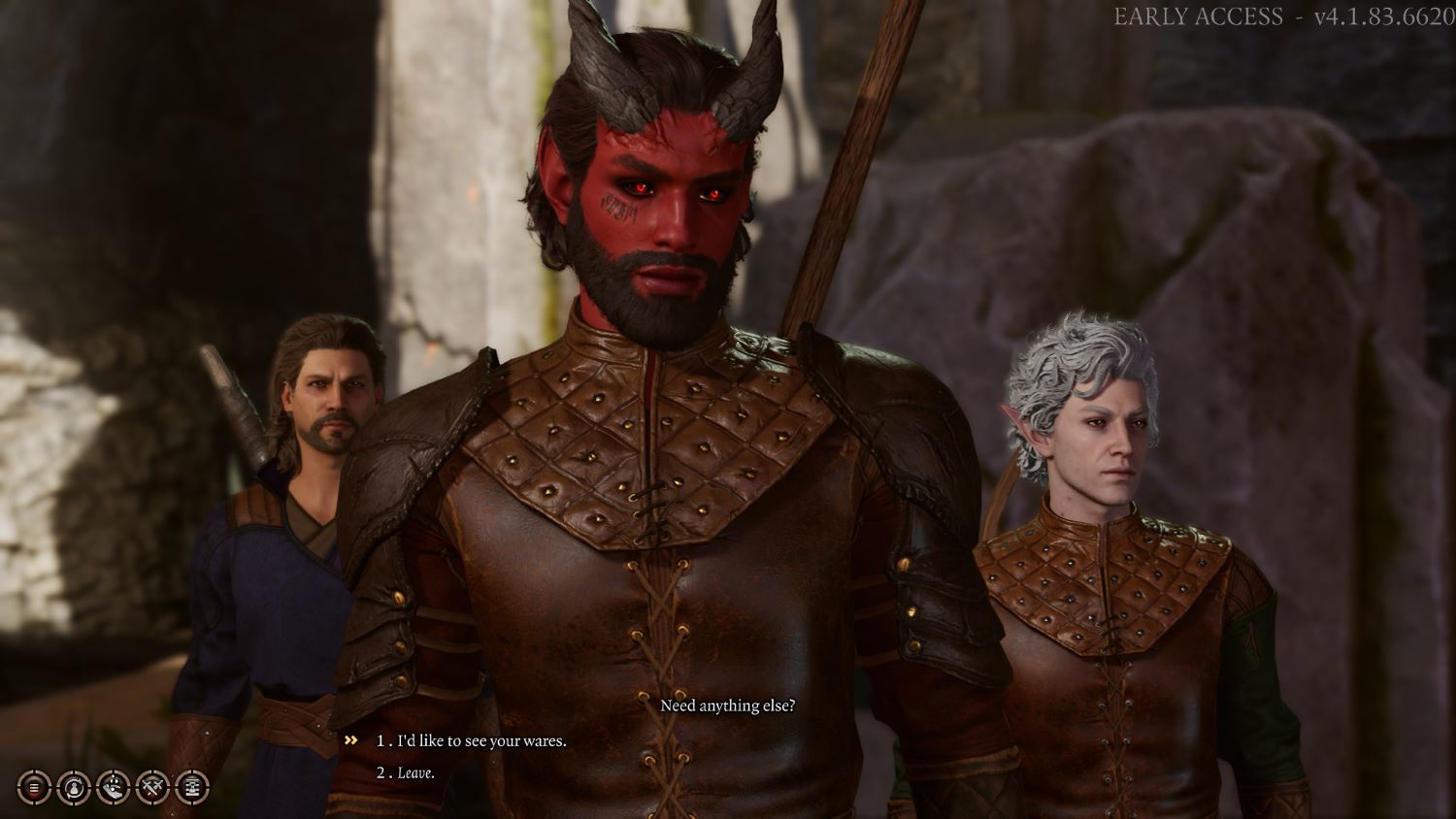Click the hand with coins icon
Image resolution: width=1456 pixels, height=819 pixels.
tap(114, 786)
